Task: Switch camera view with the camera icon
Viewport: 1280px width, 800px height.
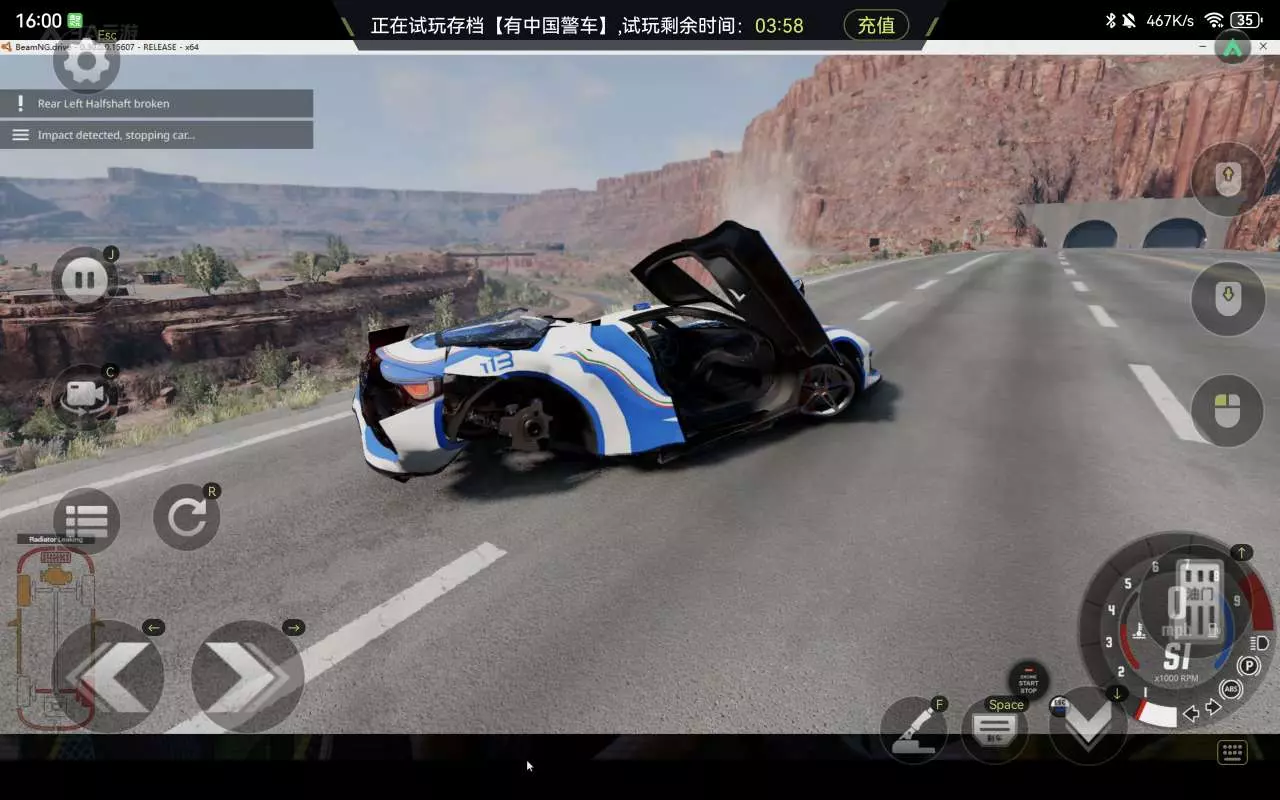Action: point(84,395)
